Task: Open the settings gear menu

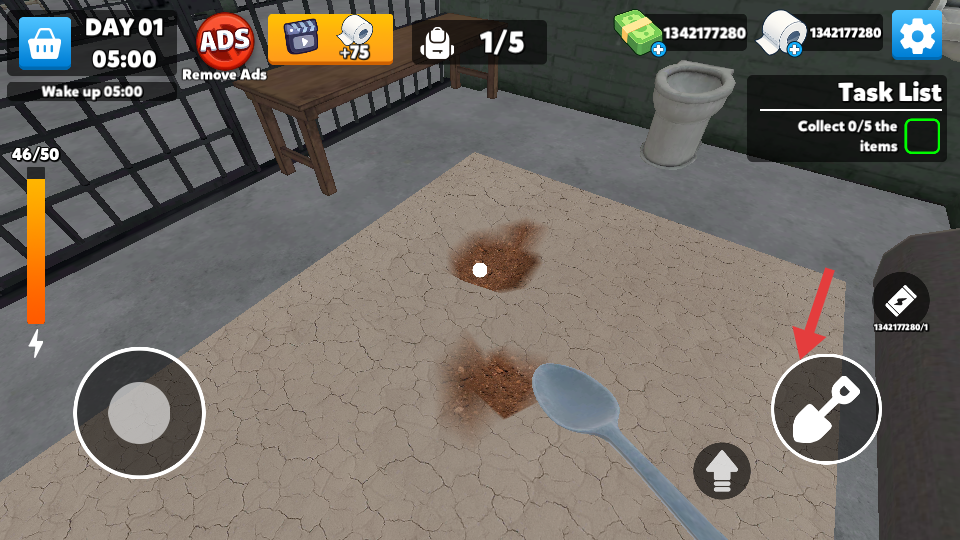Action: [915, 37]
